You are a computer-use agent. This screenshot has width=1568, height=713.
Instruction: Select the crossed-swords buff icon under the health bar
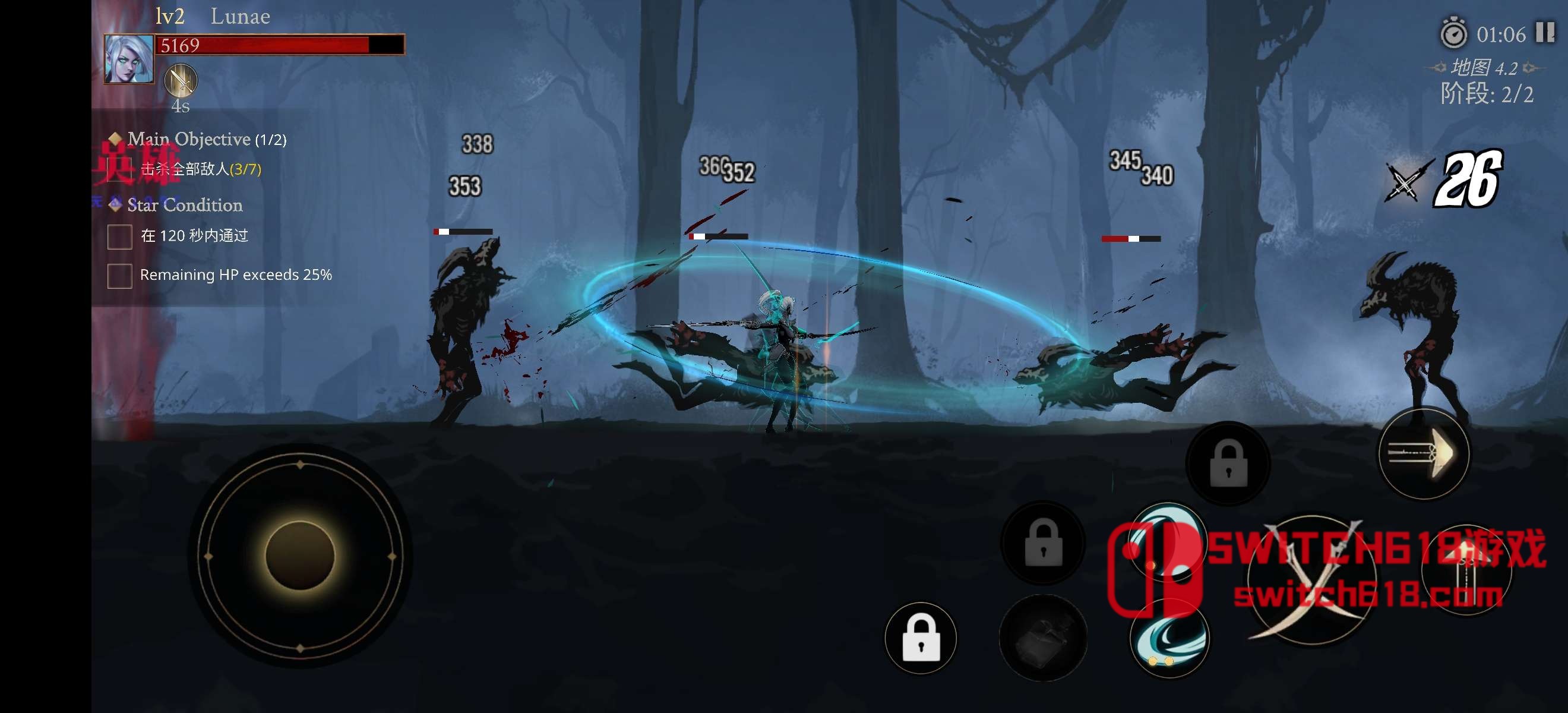pyautogui.click(x=181, y=80)
